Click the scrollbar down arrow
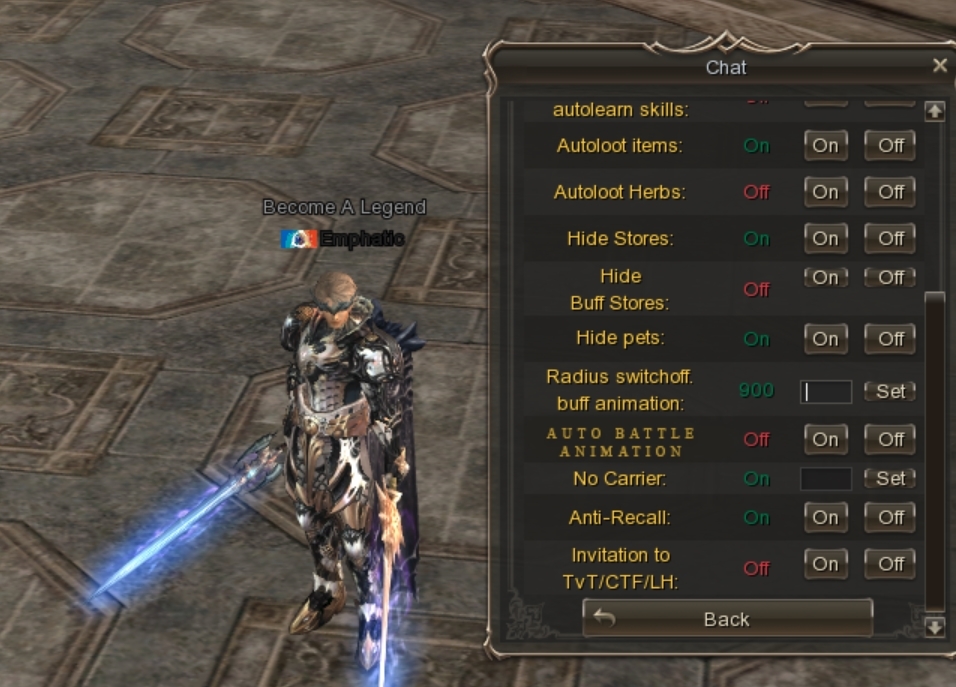This screenshot has width=956, height=687. [x=934, y=627]
